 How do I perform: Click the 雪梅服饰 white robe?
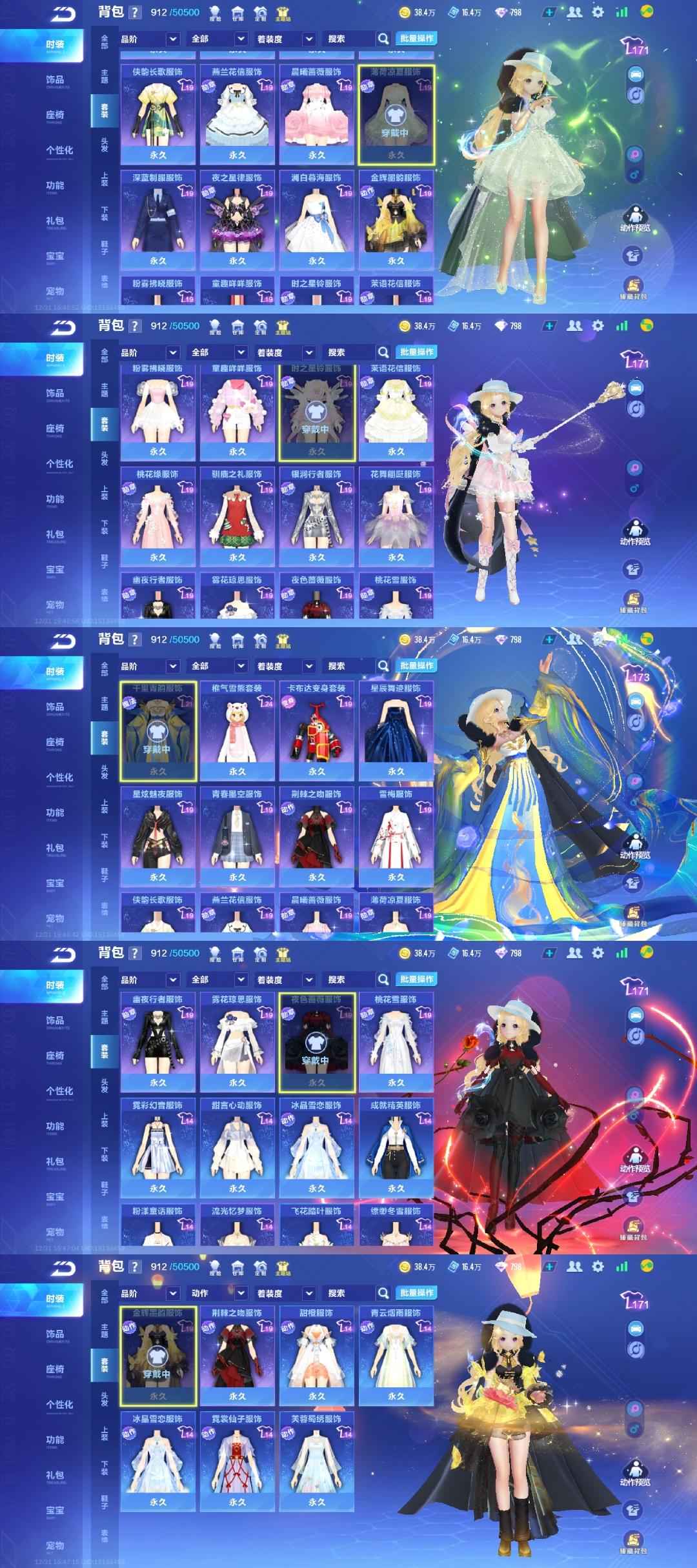point(396,836)
